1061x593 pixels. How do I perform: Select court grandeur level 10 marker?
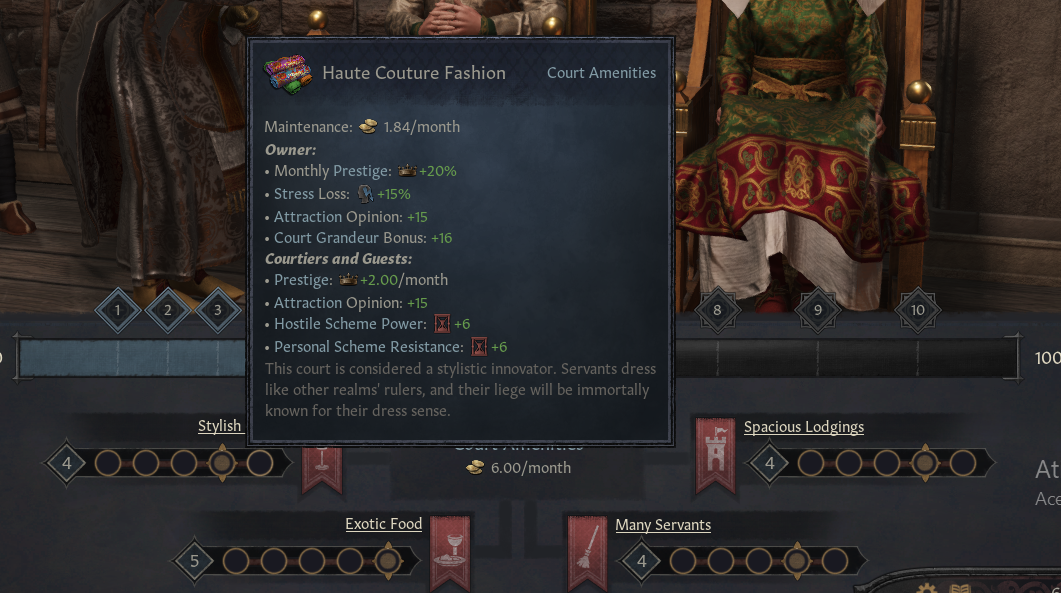click(x=918, y=310)
